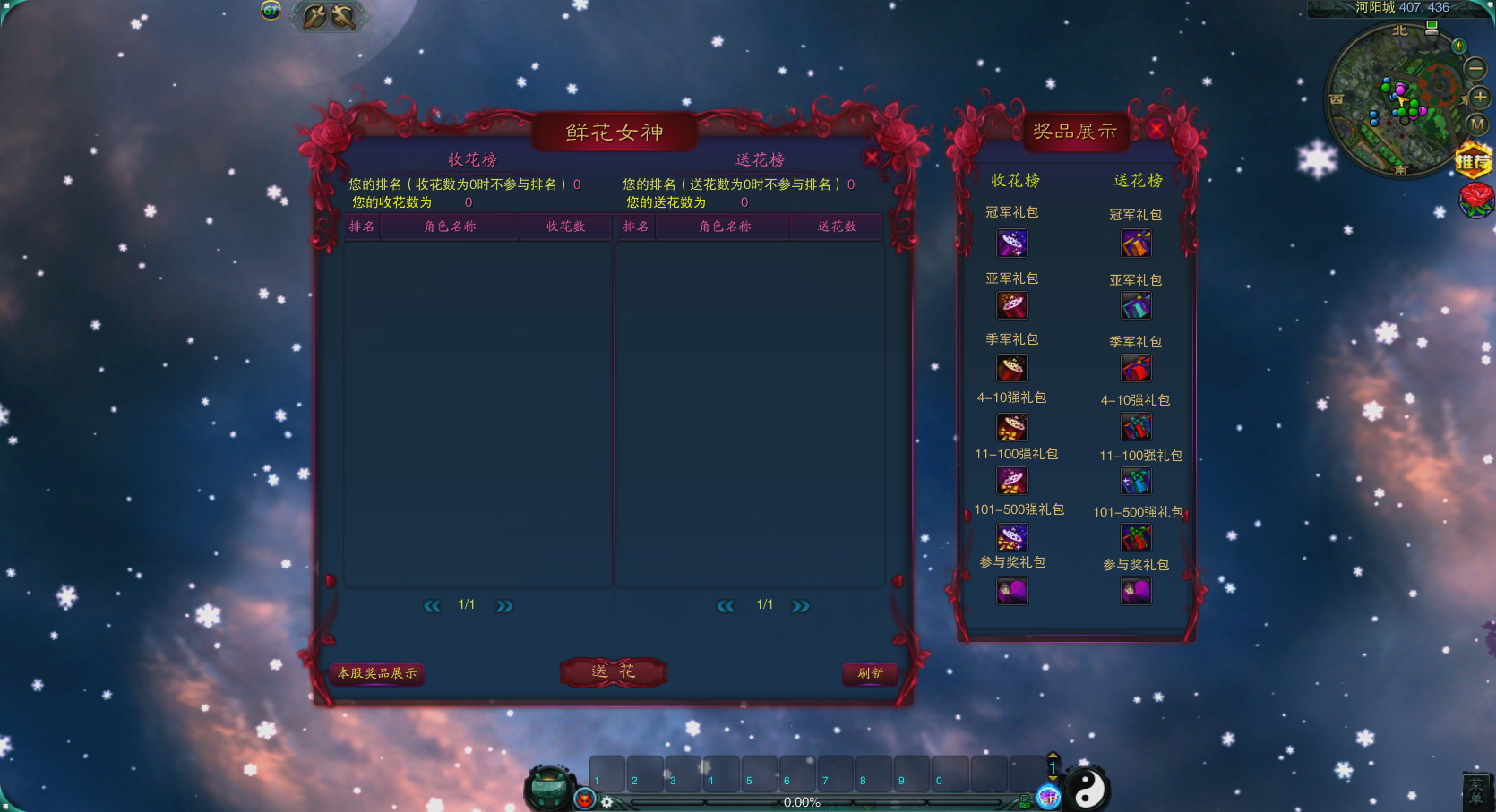Screen dimensions: 1496x812
Task: Go to previous page of 收花榜 list
Action: pyautogui.click(x=432, y=606)
